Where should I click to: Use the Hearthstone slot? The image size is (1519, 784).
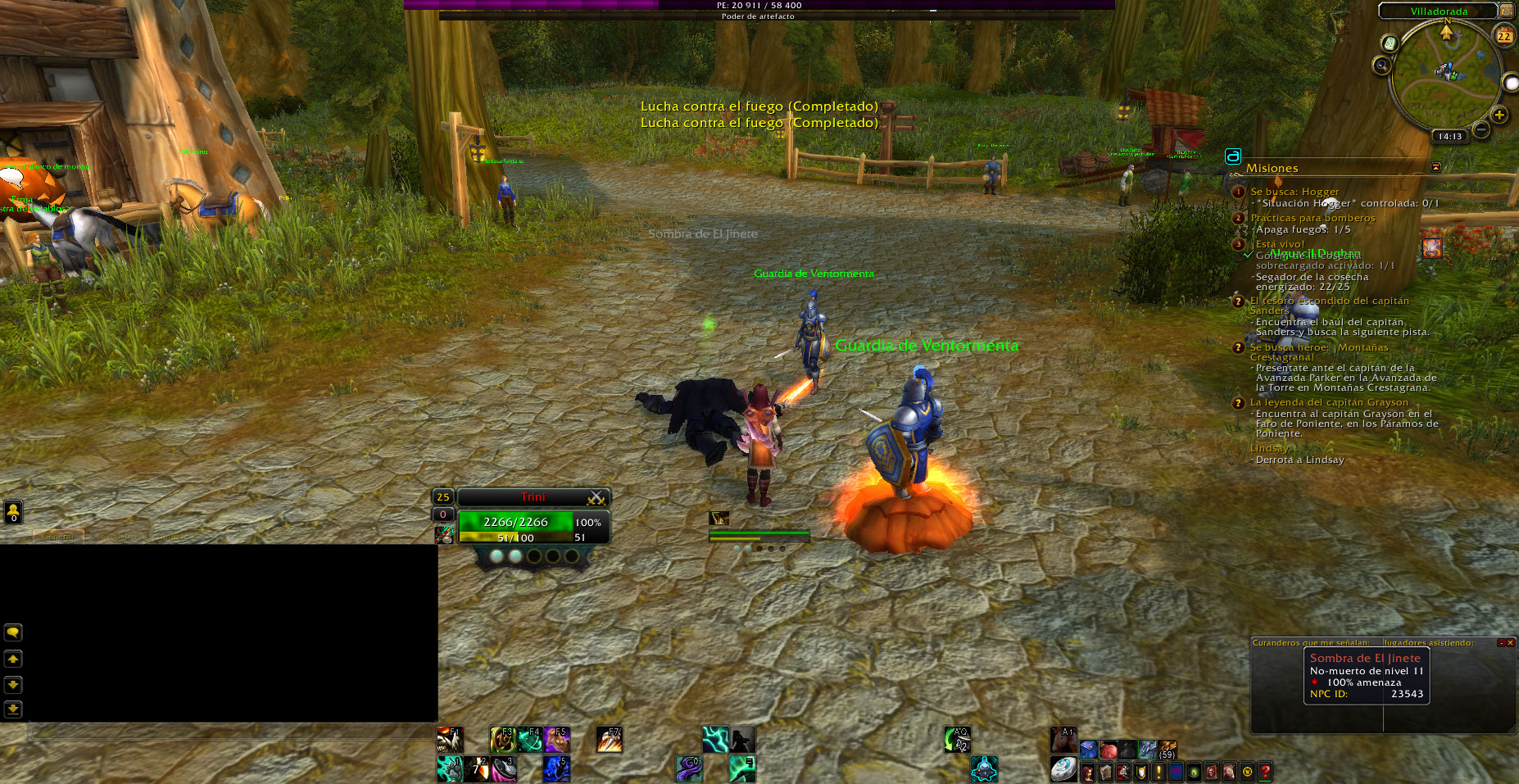tap(1063, 769)
